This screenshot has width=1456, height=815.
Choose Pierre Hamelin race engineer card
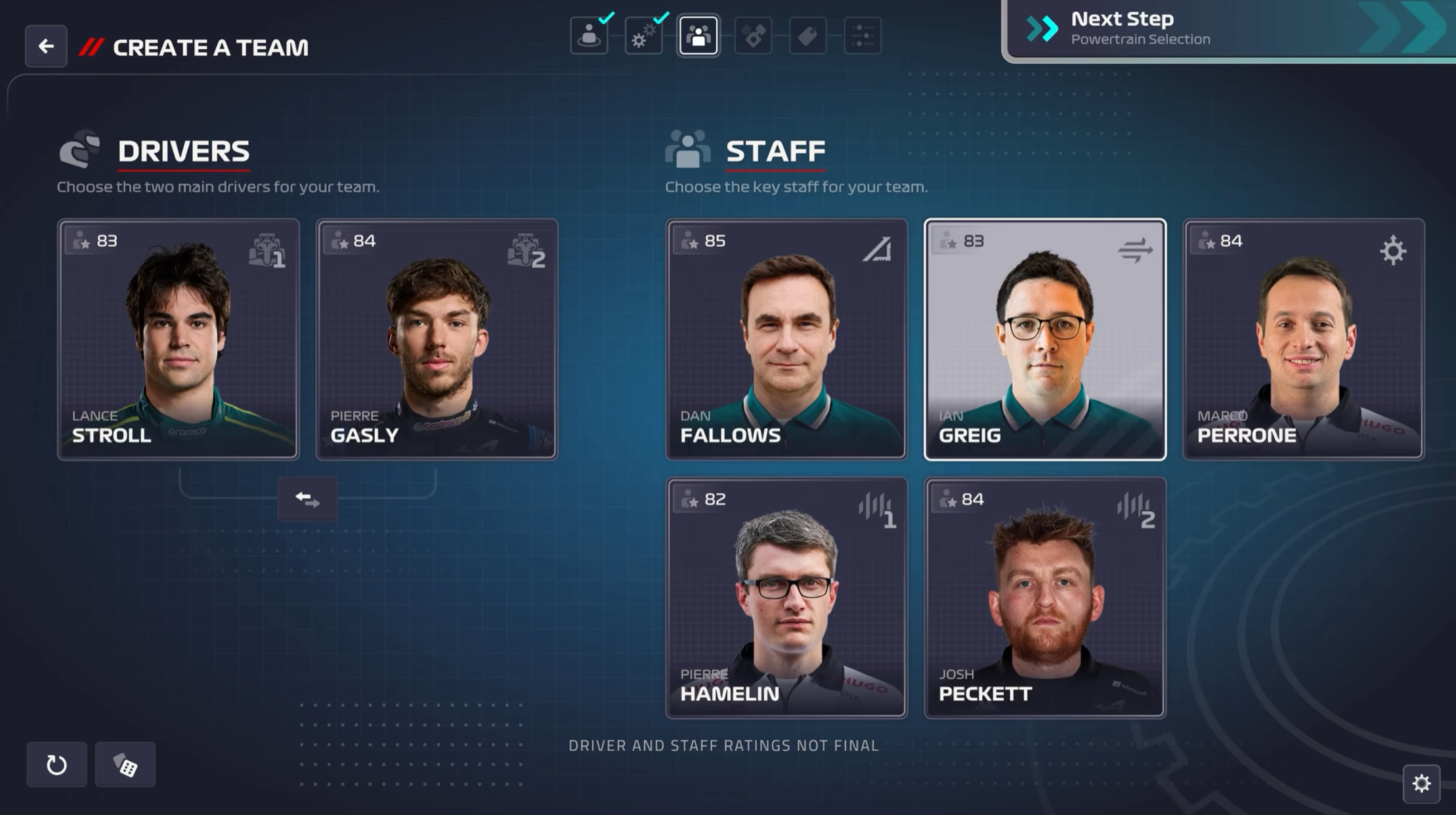[x=786, y=597]
